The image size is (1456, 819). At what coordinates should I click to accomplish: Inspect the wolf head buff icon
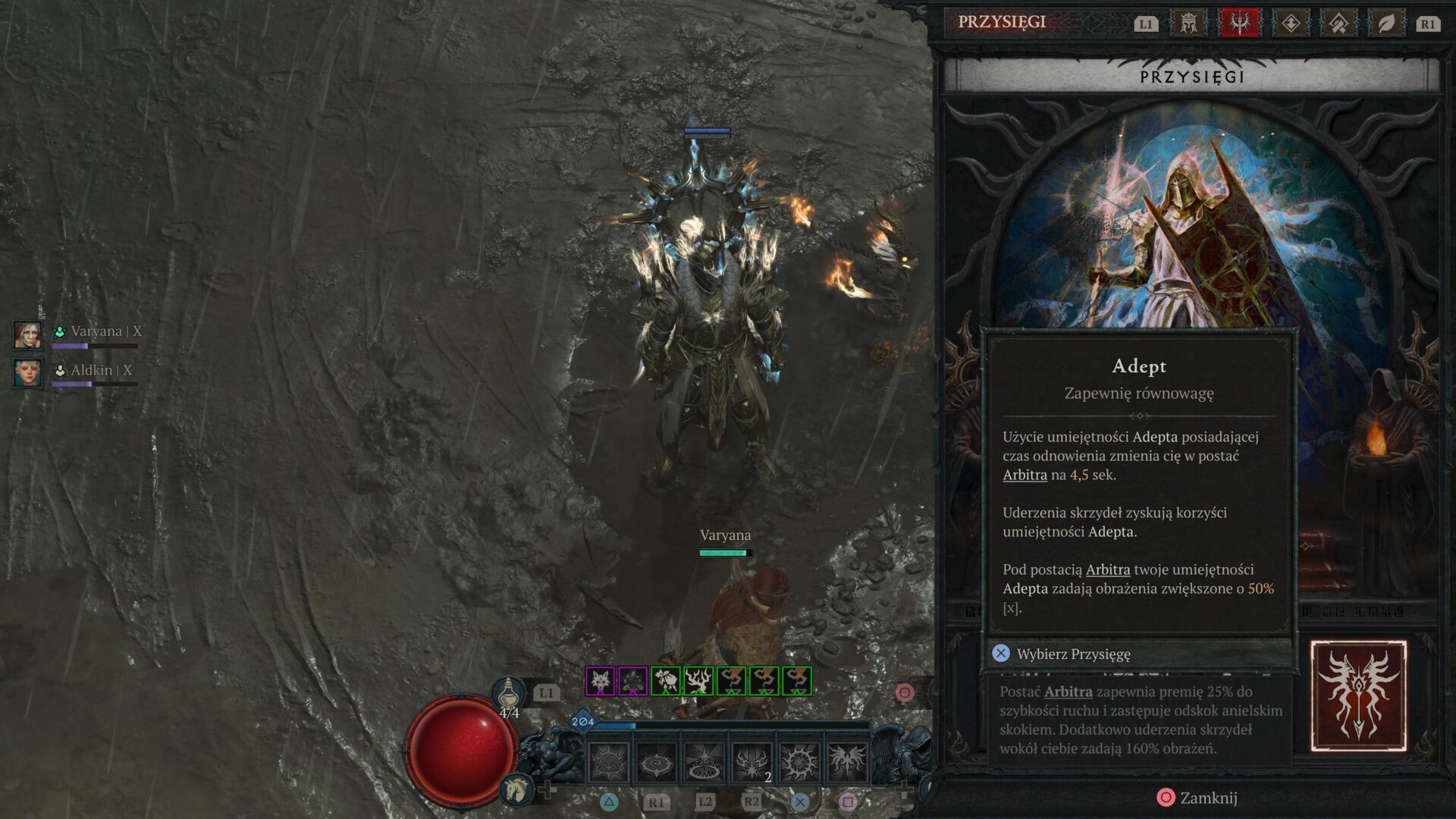pyautogui.click(x=600, y=681)
